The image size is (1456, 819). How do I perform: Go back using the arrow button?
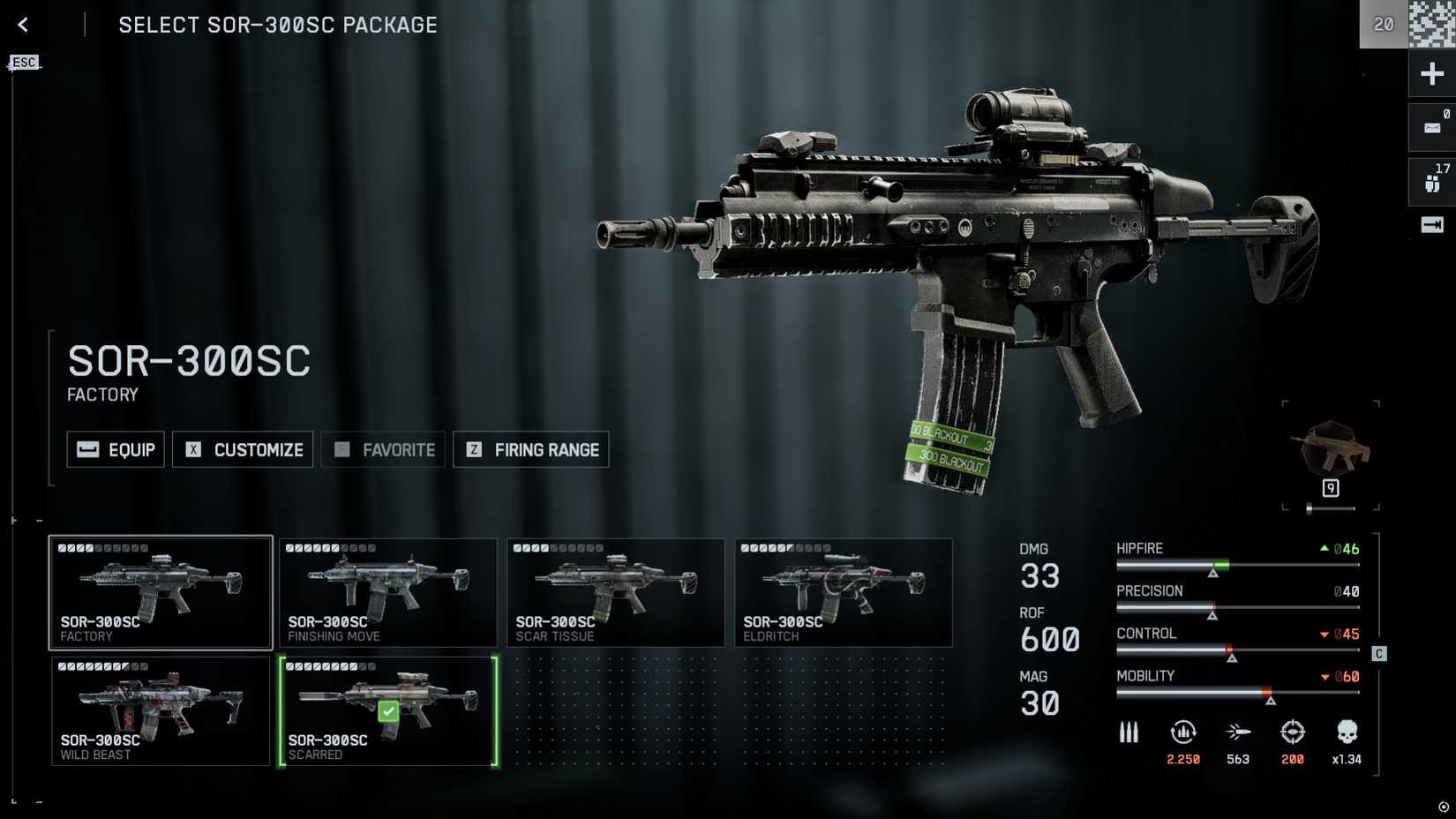[x=23, y=25]
